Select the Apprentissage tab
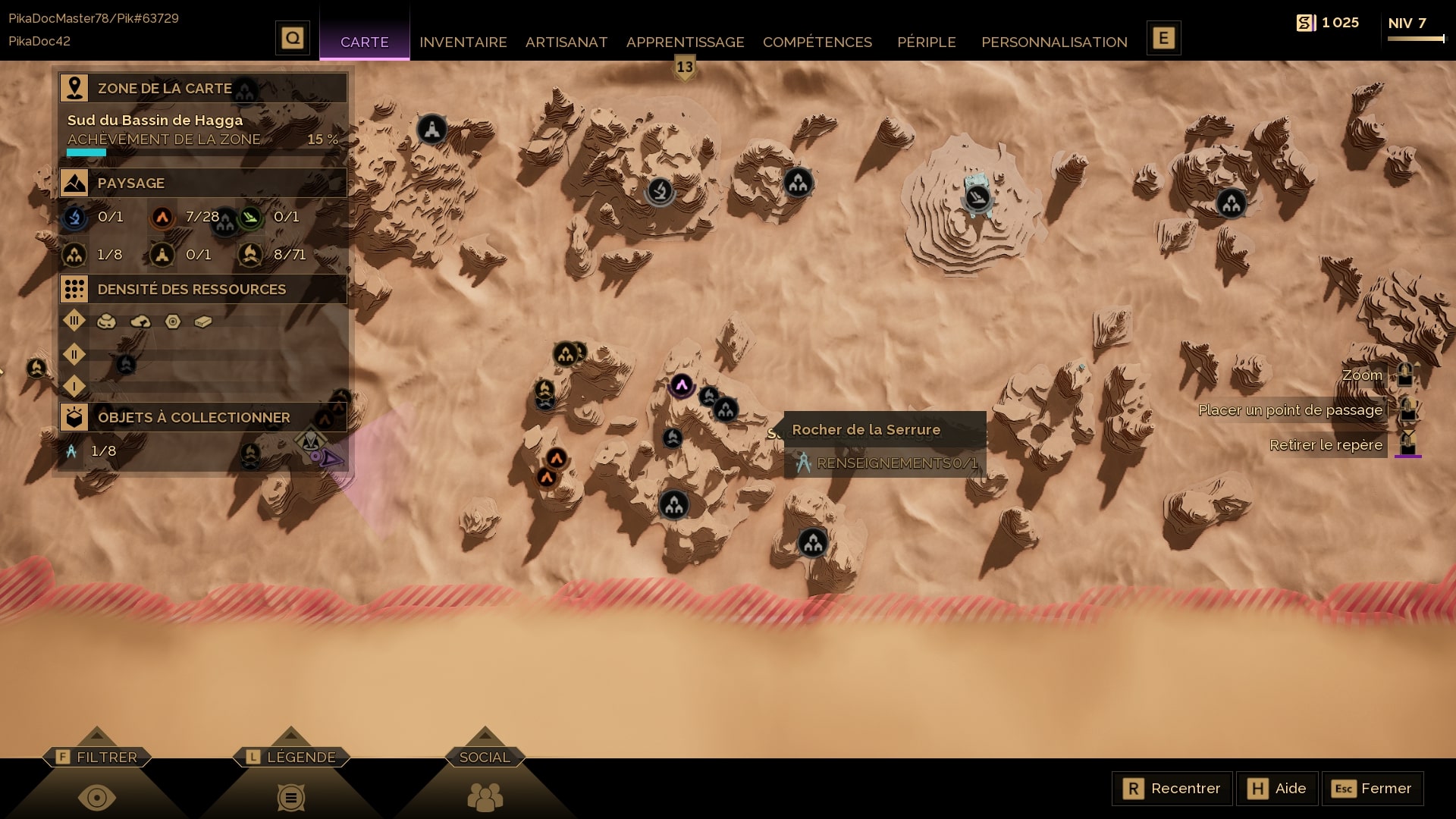 (685, 42)
